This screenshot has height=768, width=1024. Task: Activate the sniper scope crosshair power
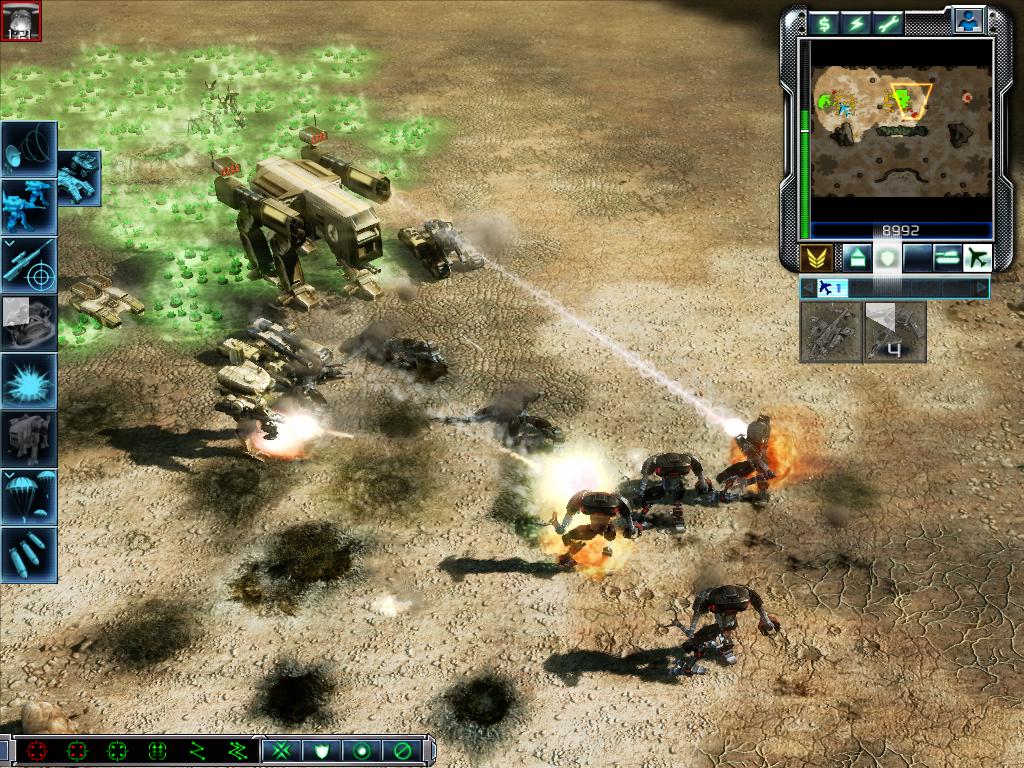click(29, 264)
